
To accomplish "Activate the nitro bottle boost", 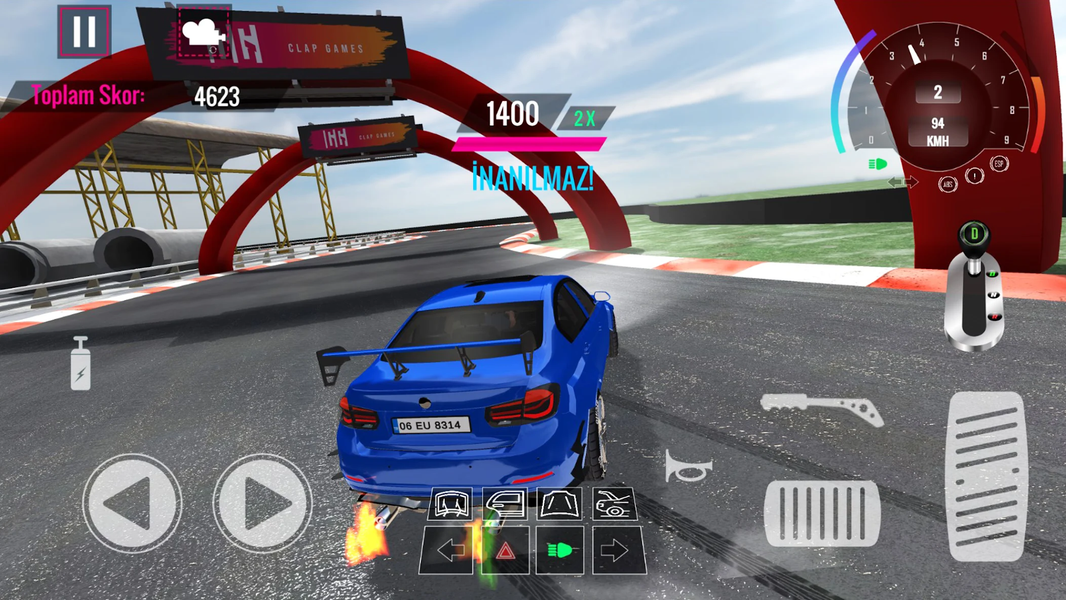I will point(80,363).
